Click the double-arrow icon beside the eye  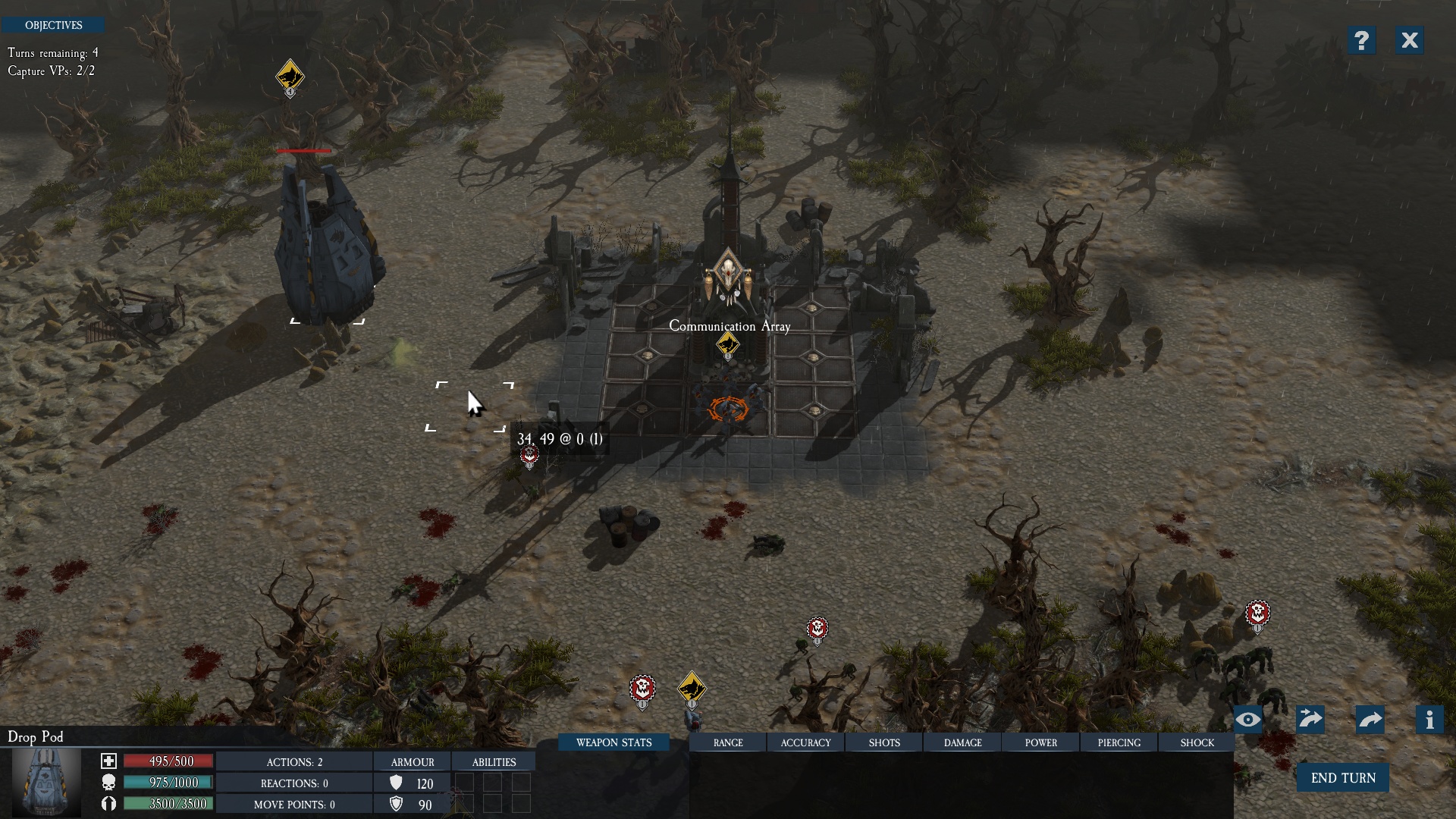[1310, 720]
